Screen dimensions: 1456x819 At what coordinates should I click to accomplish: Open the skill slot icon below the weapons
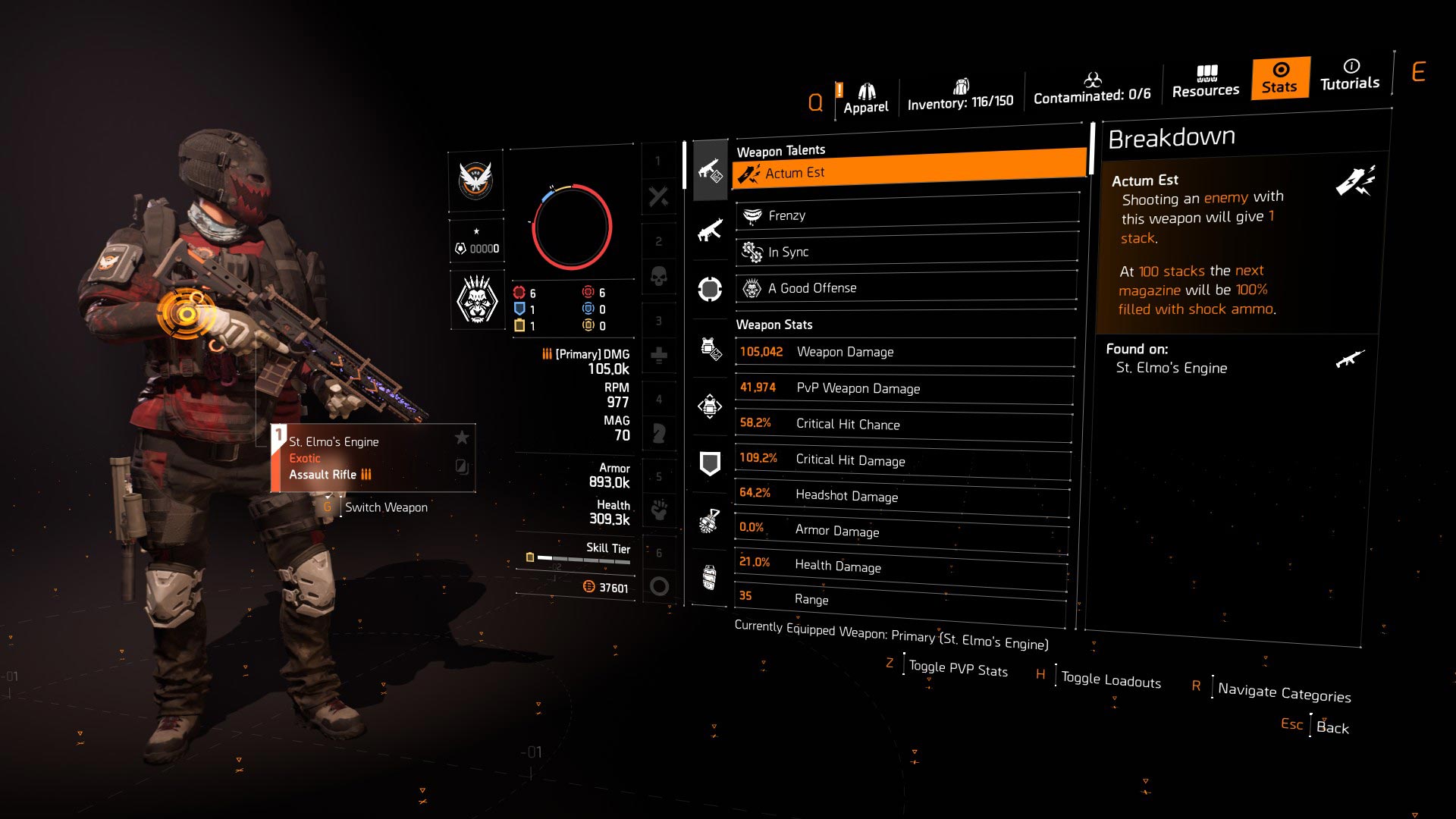pyautogui.click(x=710, y=288)
